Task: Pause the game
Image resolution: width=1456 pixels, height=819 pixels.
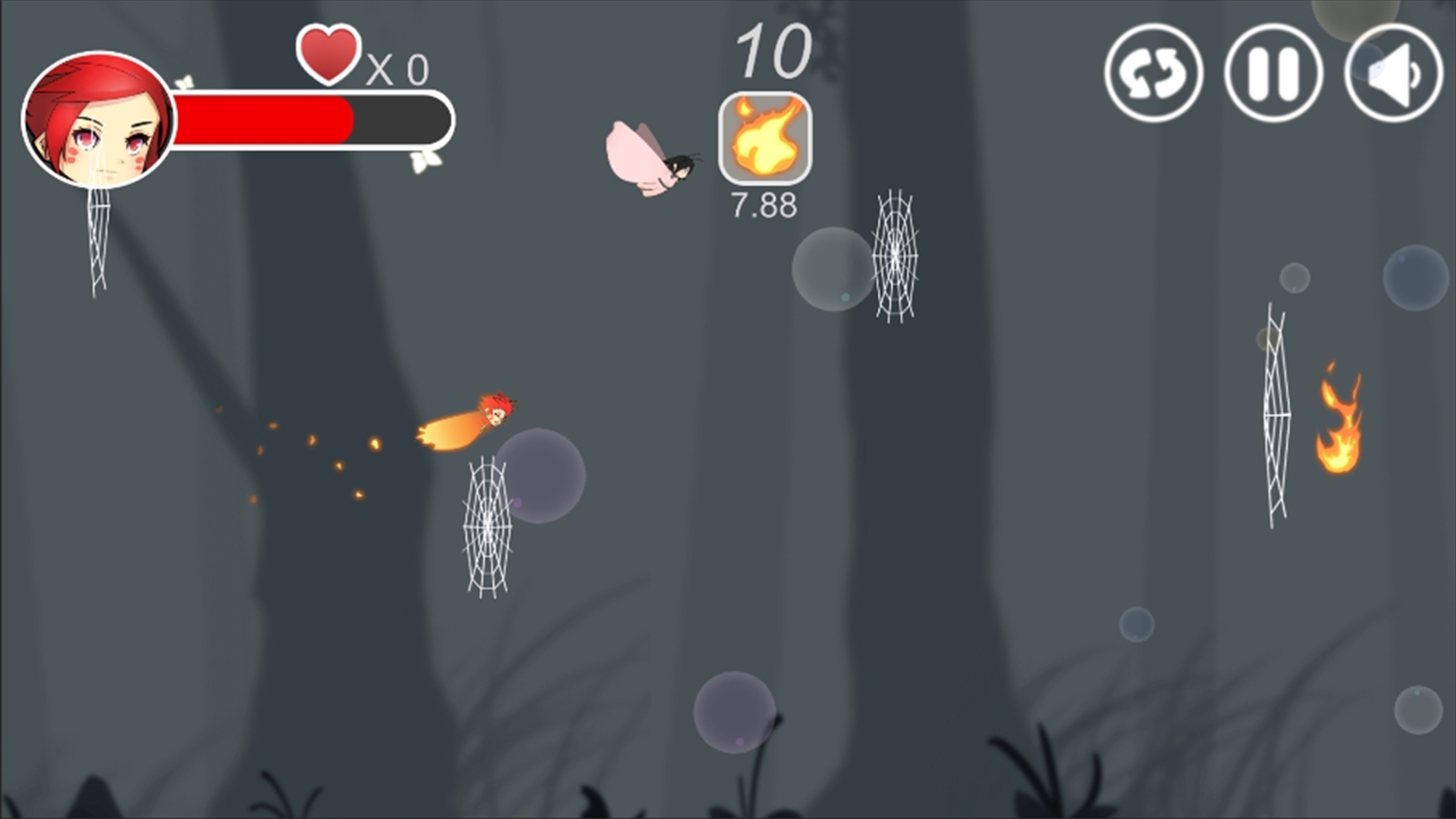Action: [1273, 73]
